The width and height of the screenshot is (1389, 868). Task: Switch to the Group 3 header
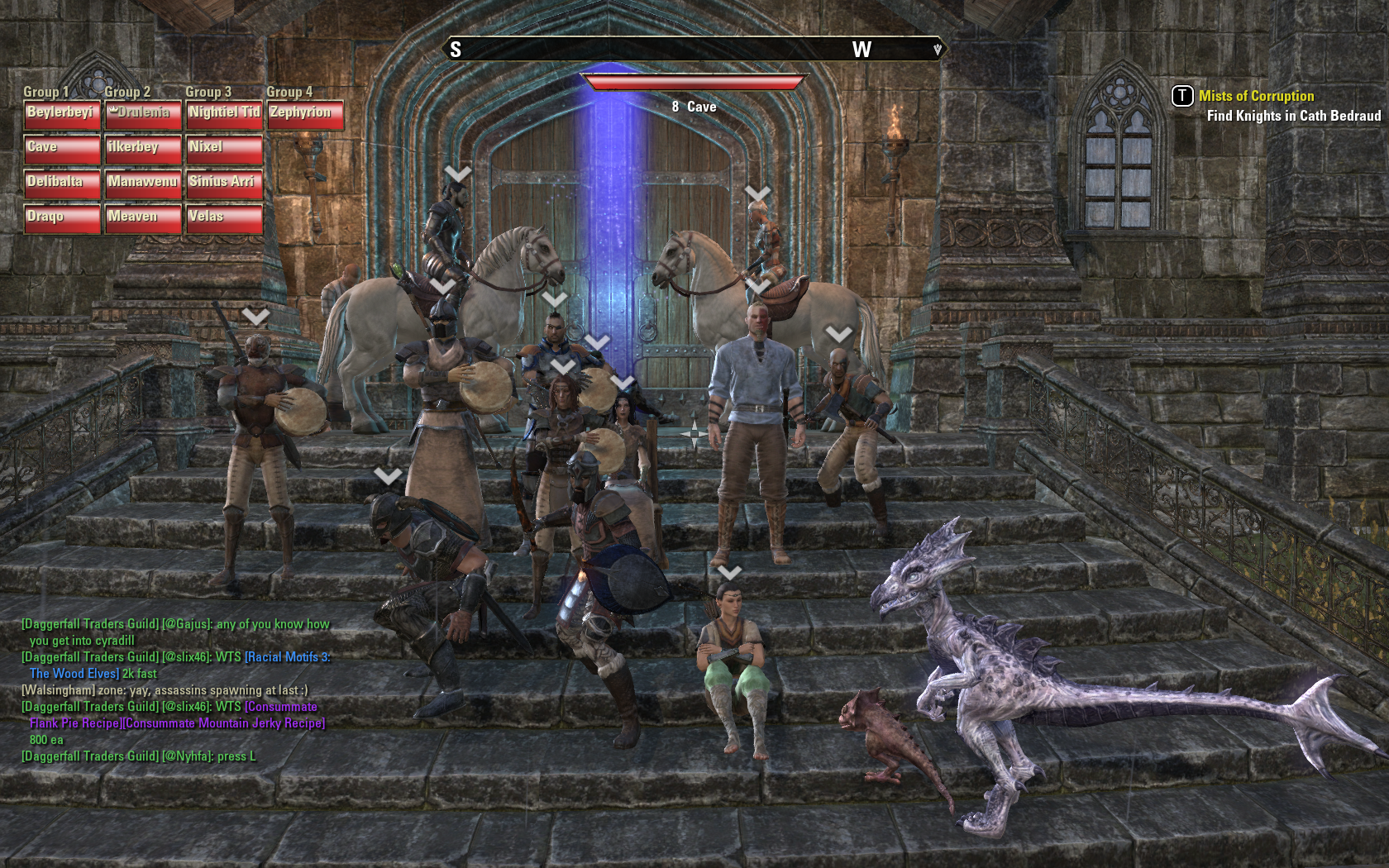(208, 93)
